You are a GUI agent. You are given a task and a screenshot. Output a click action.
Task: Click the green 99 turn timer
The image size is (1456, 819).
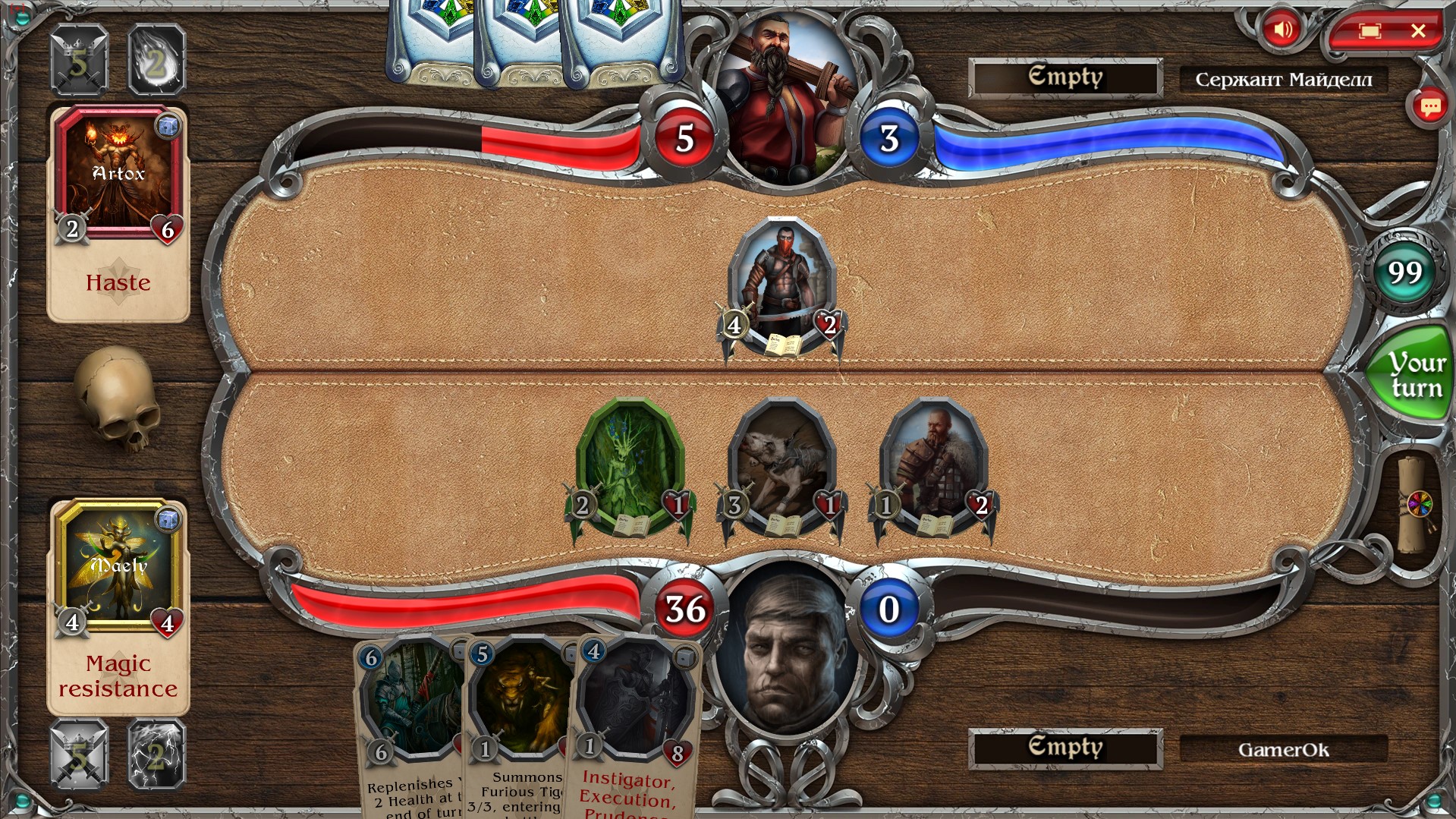click(x=1404, y=272)
